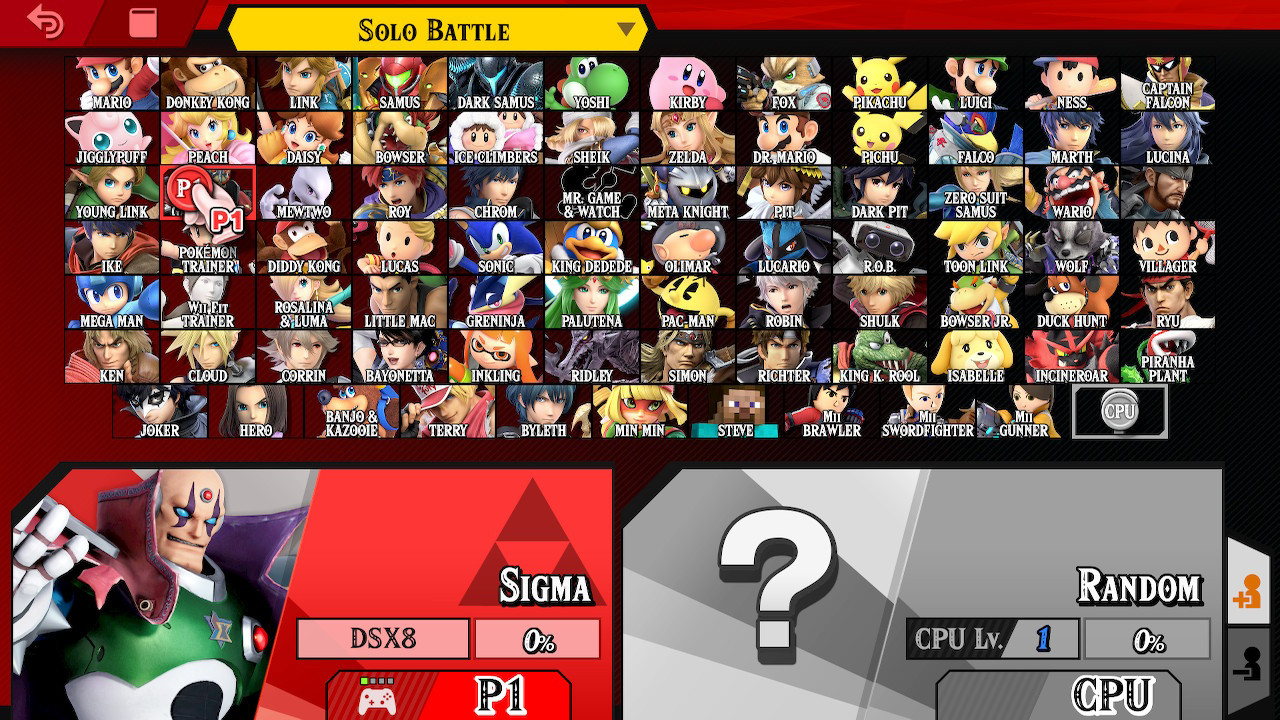1280x720 pixels.
Task: Open the Solo Battle mode dropdown
Action: 435,30
